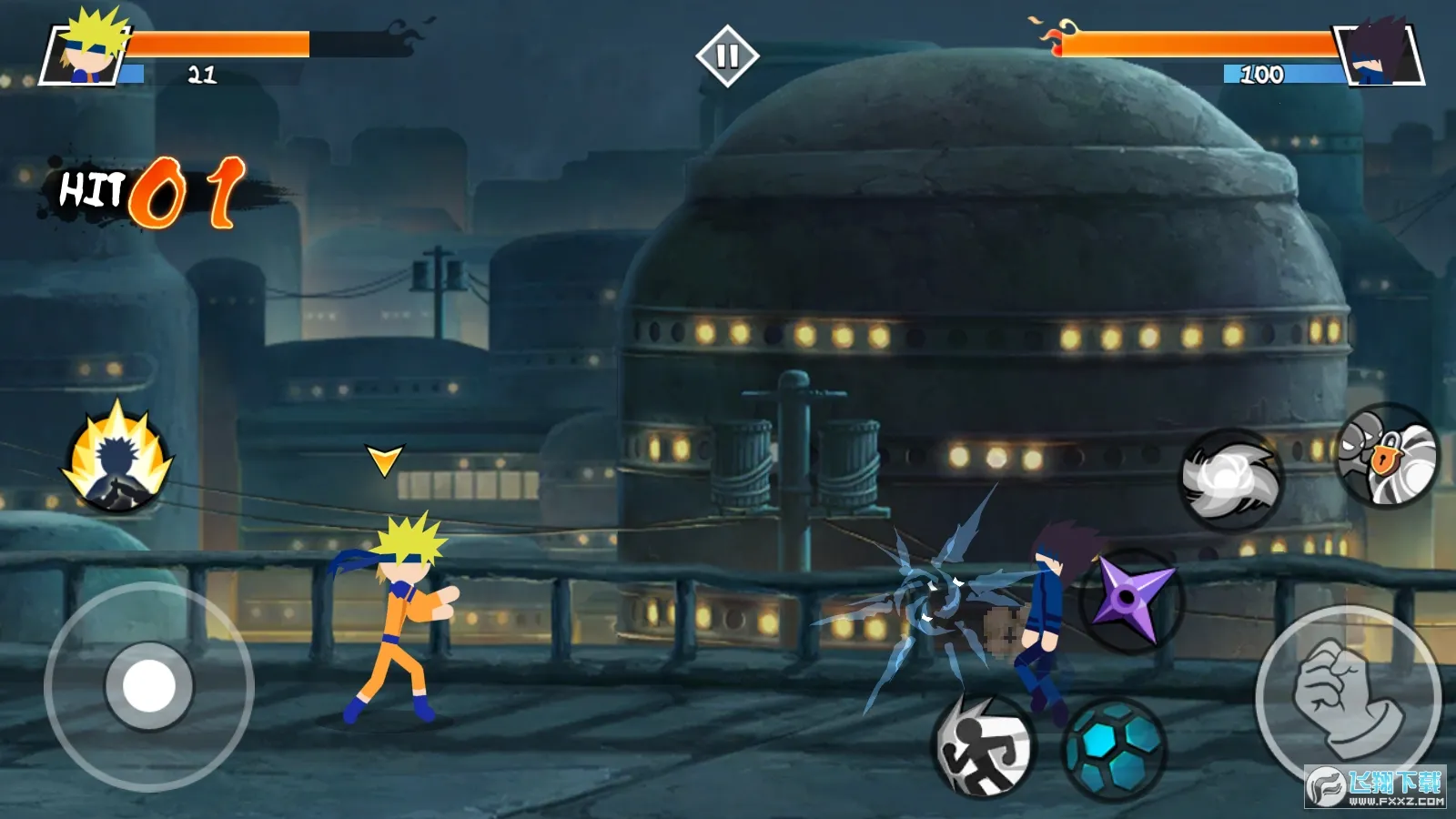Use the blue energy ball skill

pyautogui.click(x=1114, y=749)
